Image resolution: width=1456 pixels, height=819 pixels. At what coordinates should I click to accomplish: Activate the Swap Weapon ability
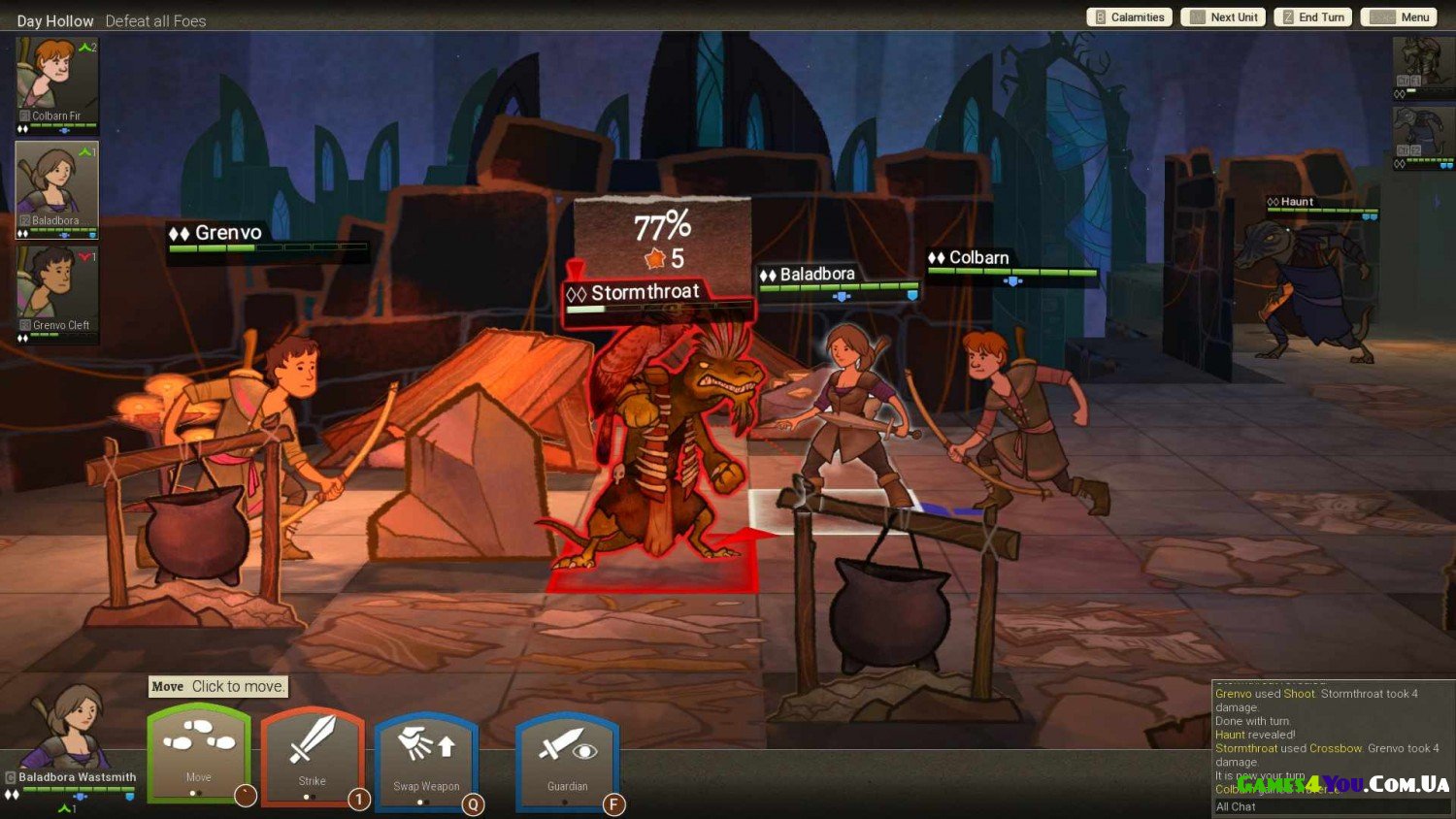point(426,759)
